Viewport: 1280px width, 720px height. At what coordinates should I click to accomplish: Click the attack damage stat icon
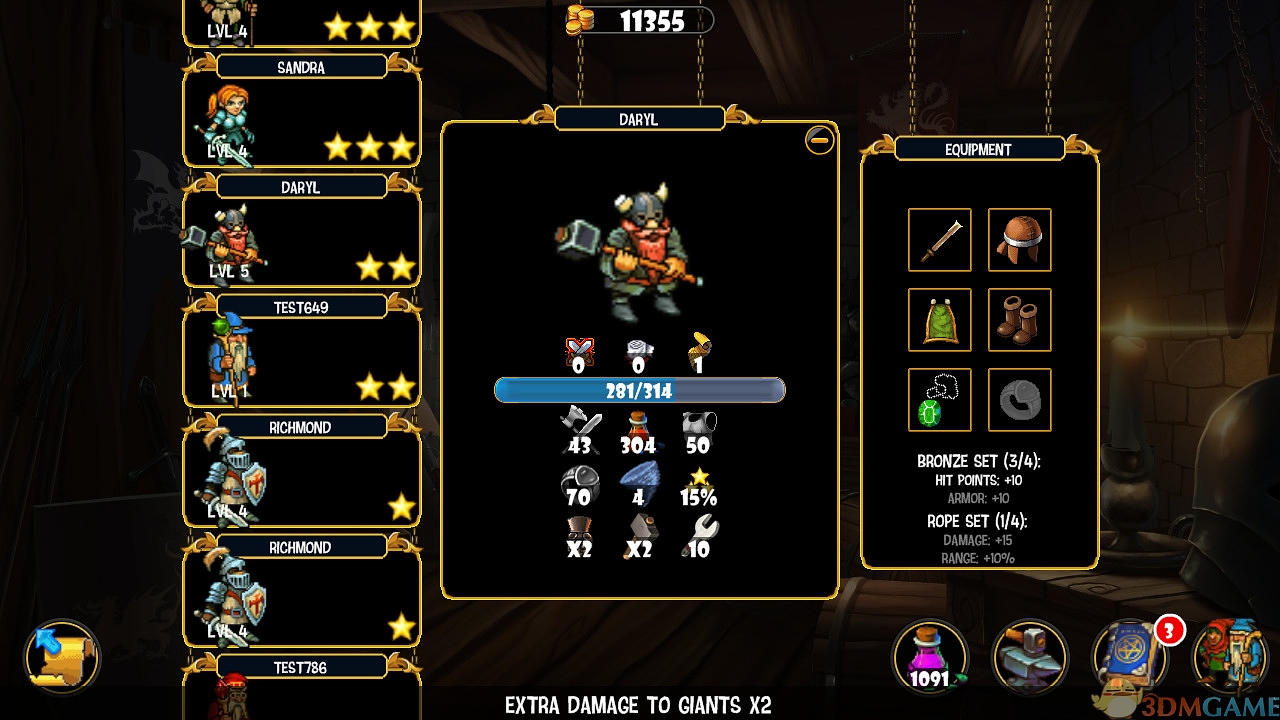(x=580, y=431)
